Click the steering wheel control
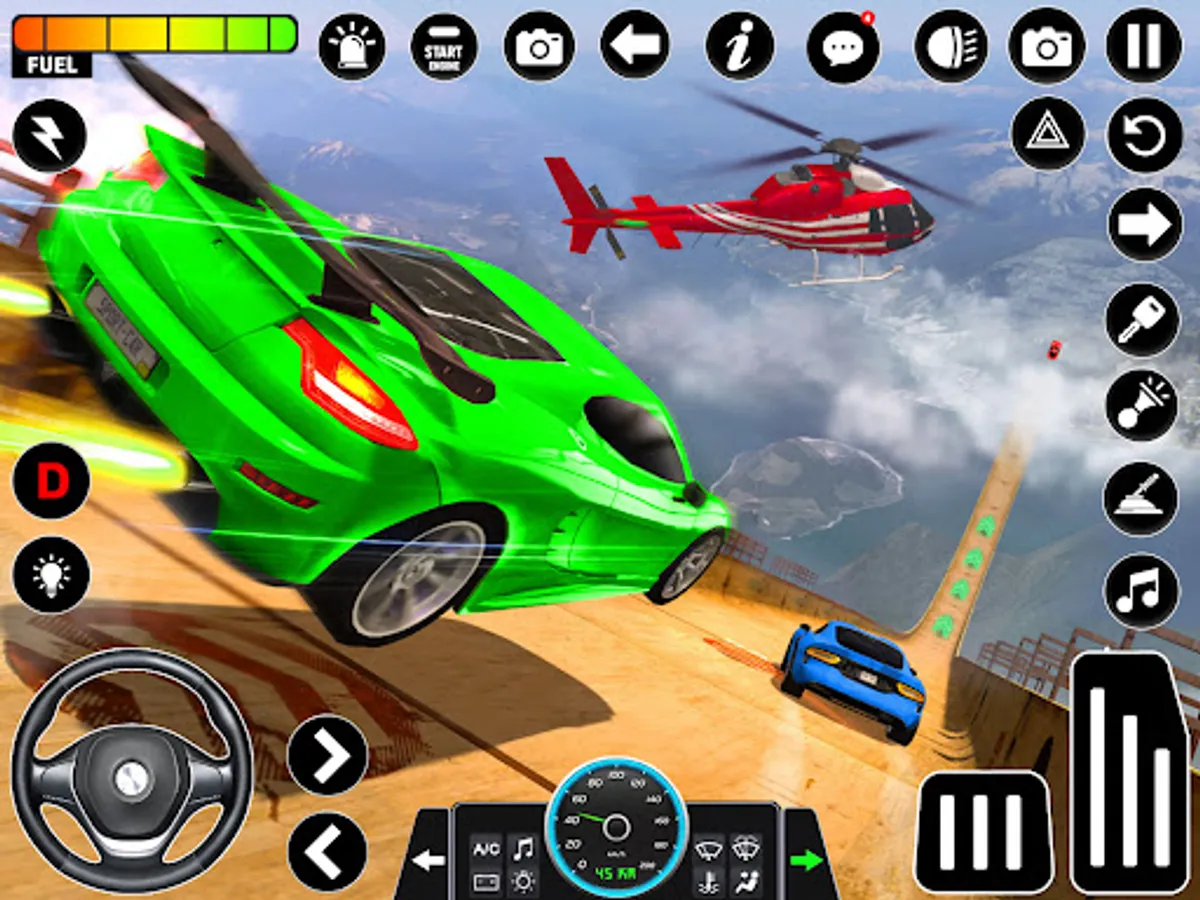Screen dimensions: 1200x900 [131, 768]
